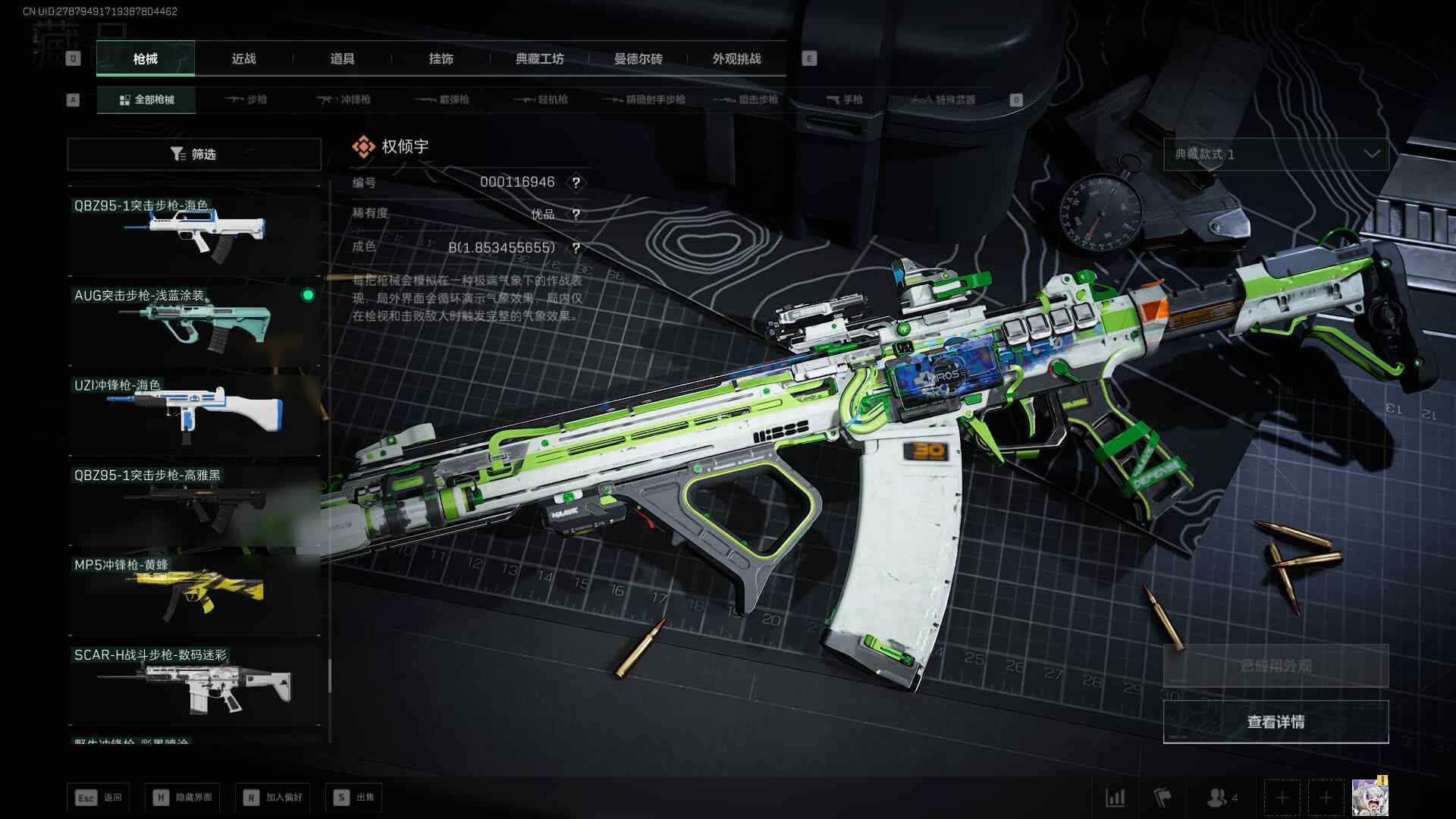Switch to the 近战 melee tab

click(x=243, y=58)
